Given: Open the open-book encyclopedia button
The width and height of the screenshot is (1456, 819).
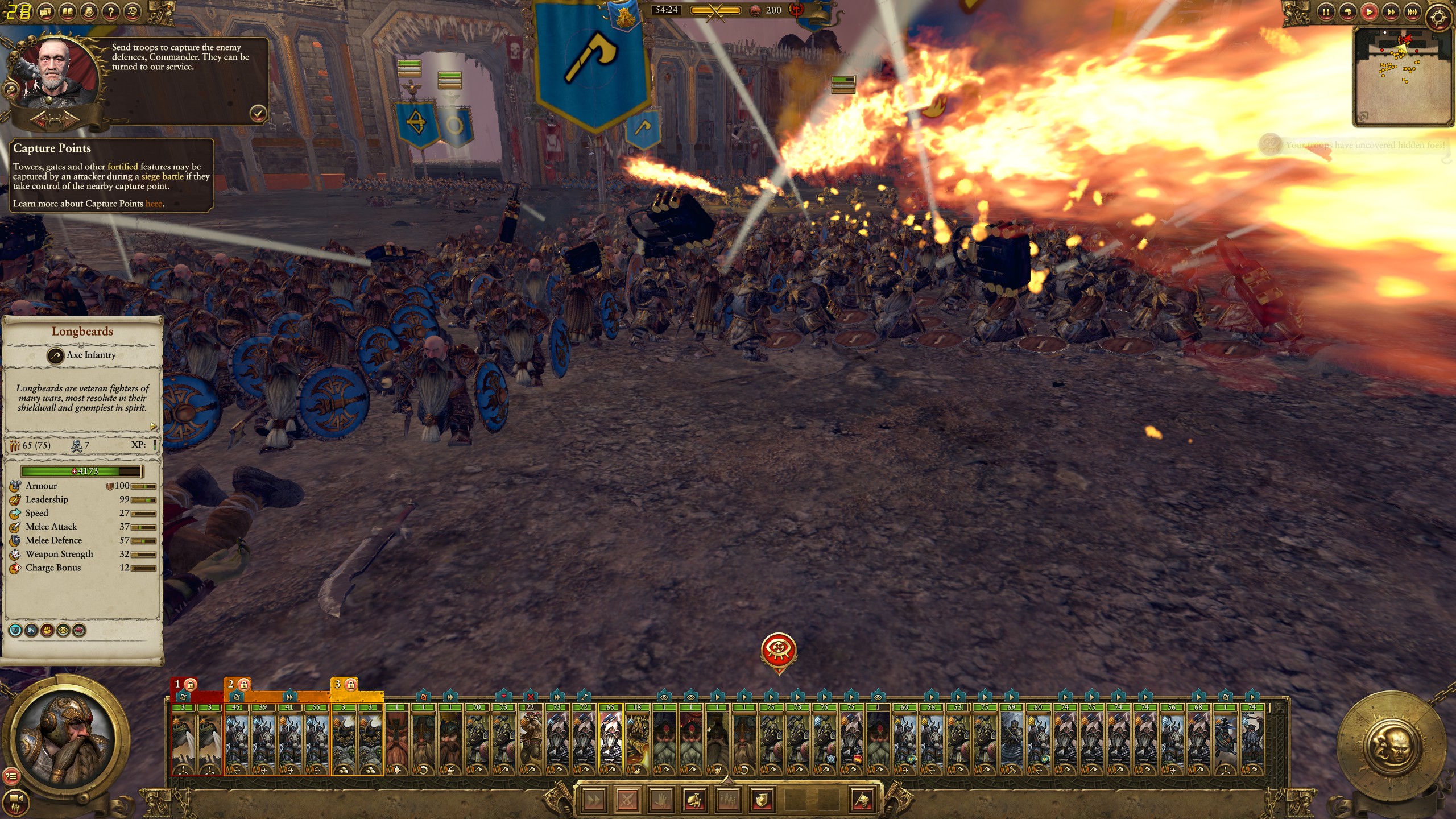Looking at the screenshot, I should click(x=68, y=11).
